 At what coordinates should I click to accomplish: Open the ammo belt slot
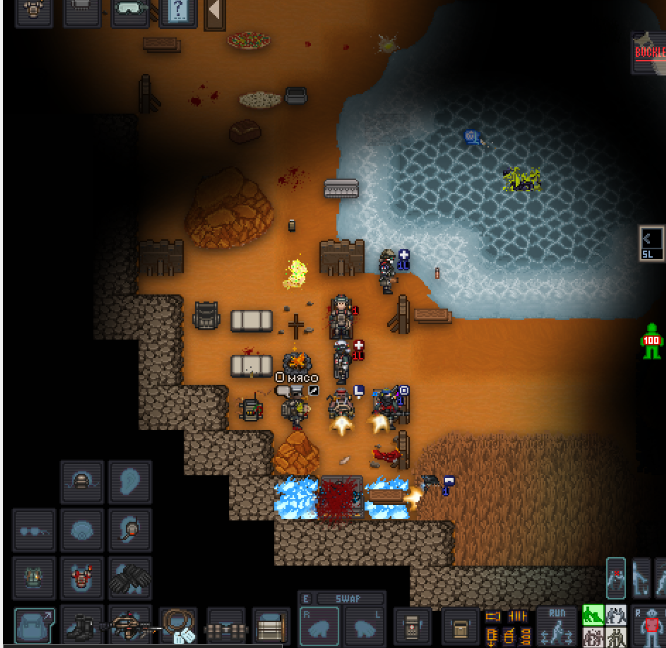click(x=225, y=626)
